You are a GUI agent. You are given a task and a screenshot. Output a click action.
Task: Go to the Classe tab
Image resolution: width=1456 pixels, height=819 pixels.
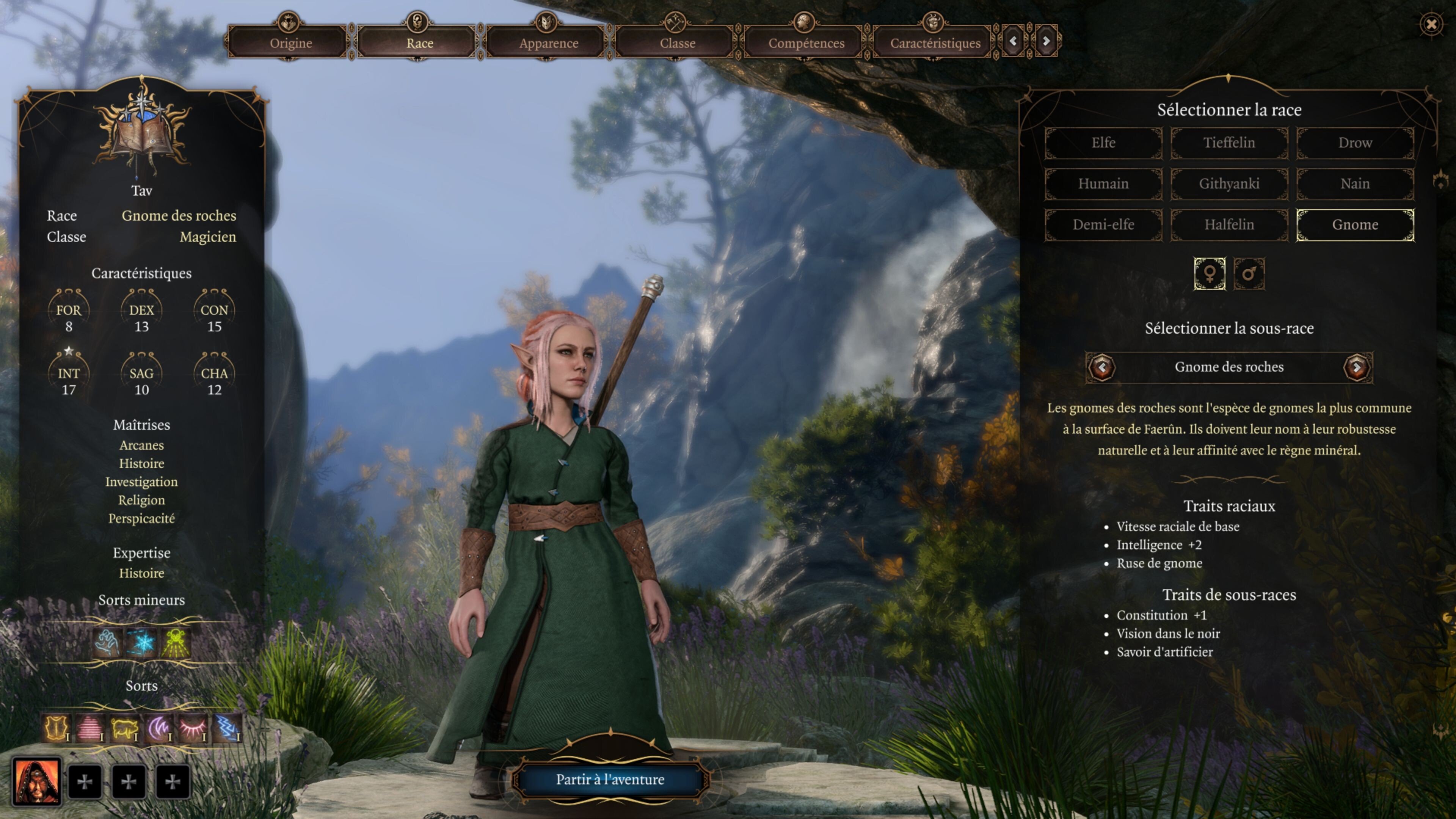[x=677, y=43]
